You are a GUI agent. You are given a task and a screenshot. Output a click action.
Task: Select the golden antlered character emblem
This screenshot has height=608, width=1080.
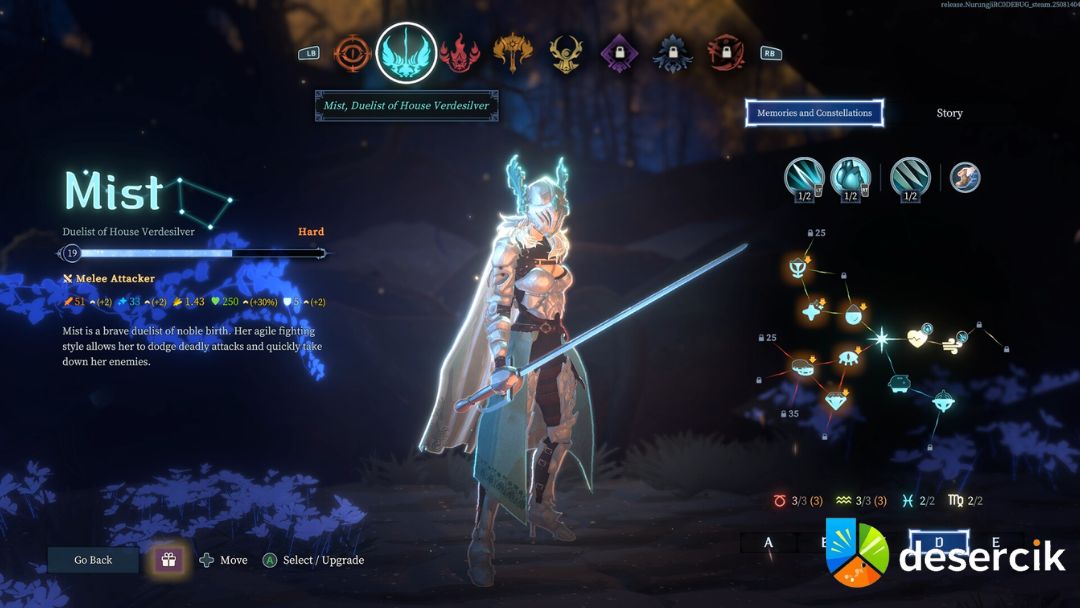click(566, 53)
